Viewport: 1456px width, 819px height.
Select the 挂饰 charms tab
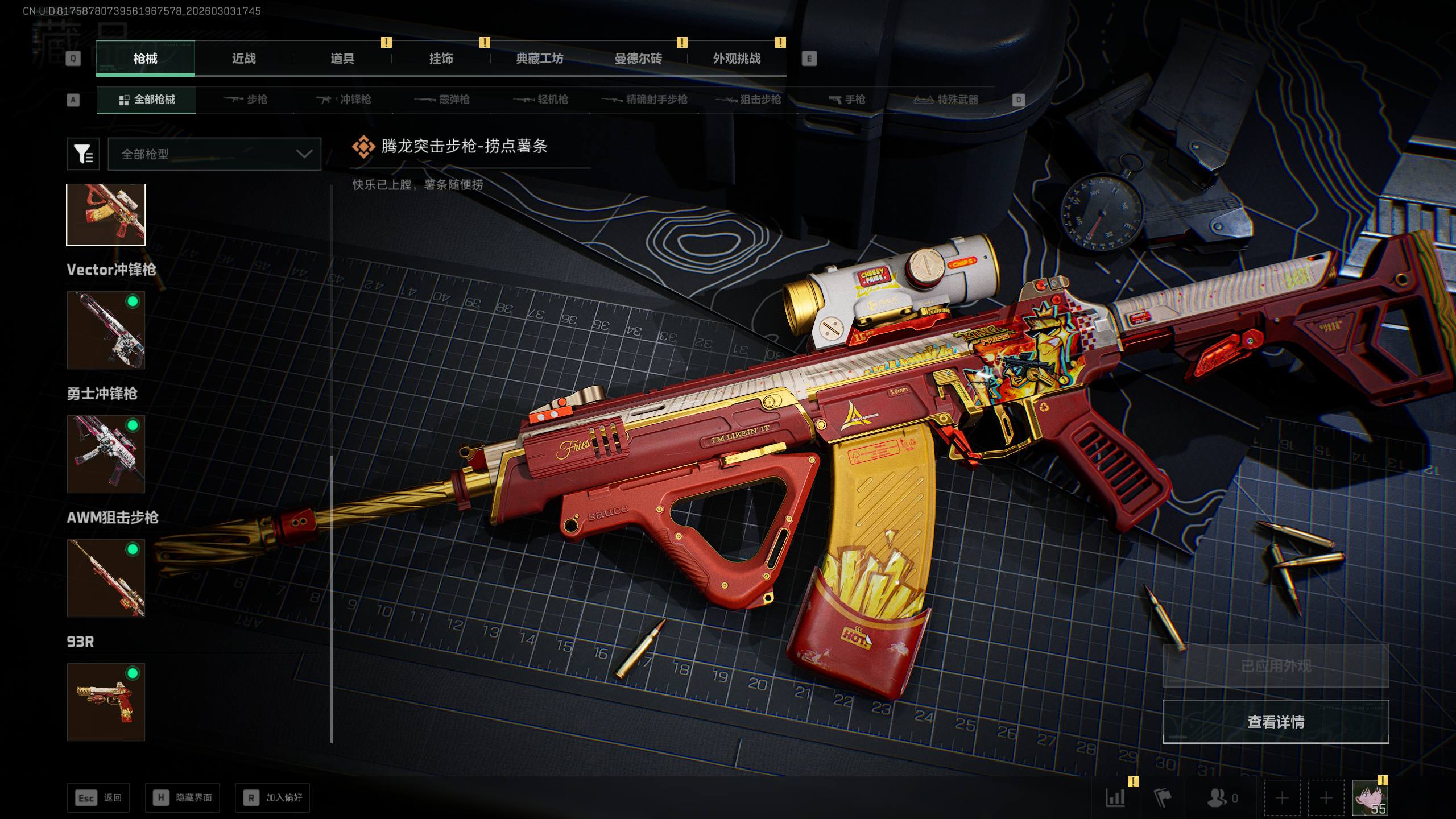coord(441,59)
